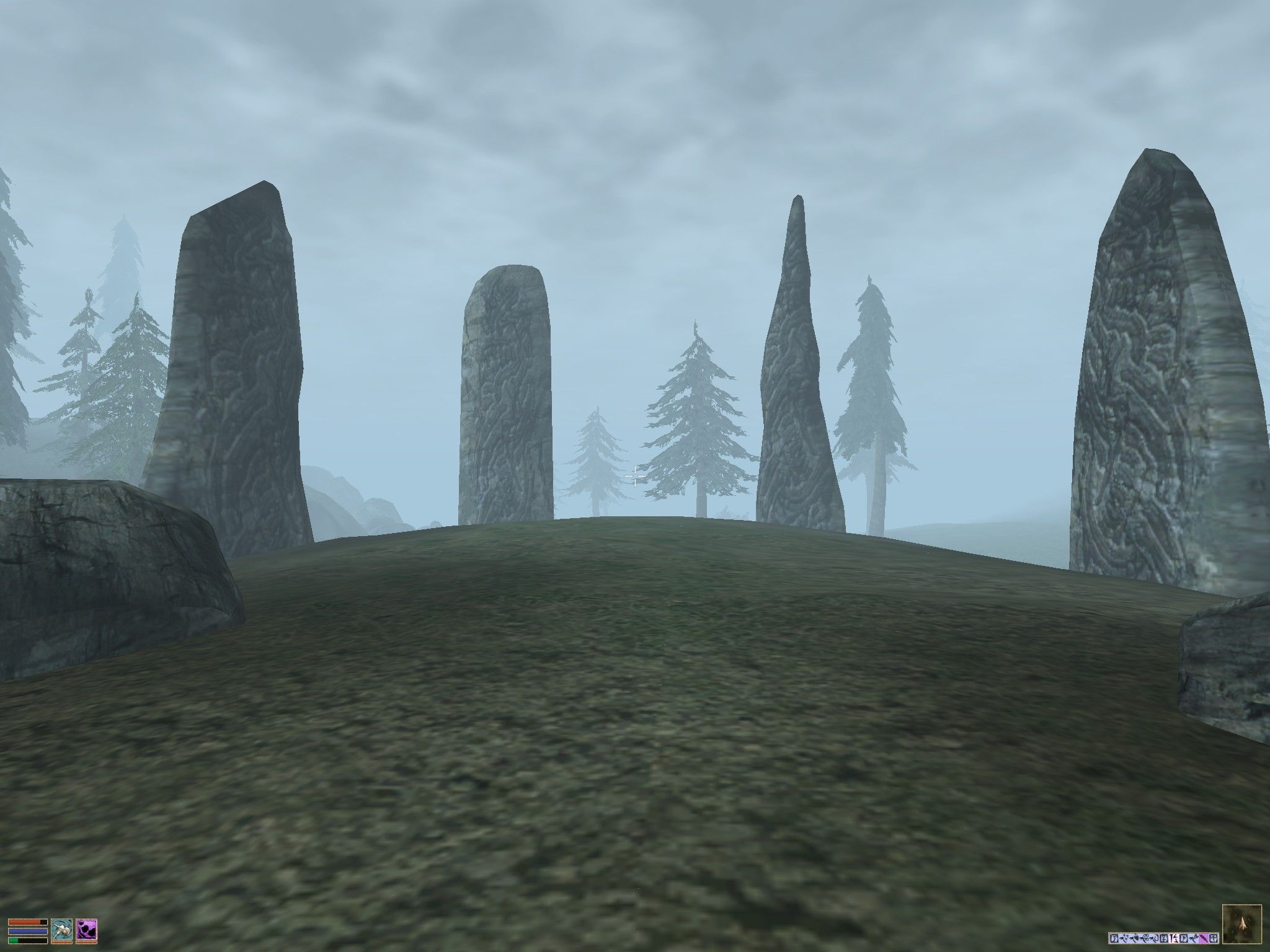Open the purple selected spell icon
1270x952 pixels.
(x=87, y=930)
